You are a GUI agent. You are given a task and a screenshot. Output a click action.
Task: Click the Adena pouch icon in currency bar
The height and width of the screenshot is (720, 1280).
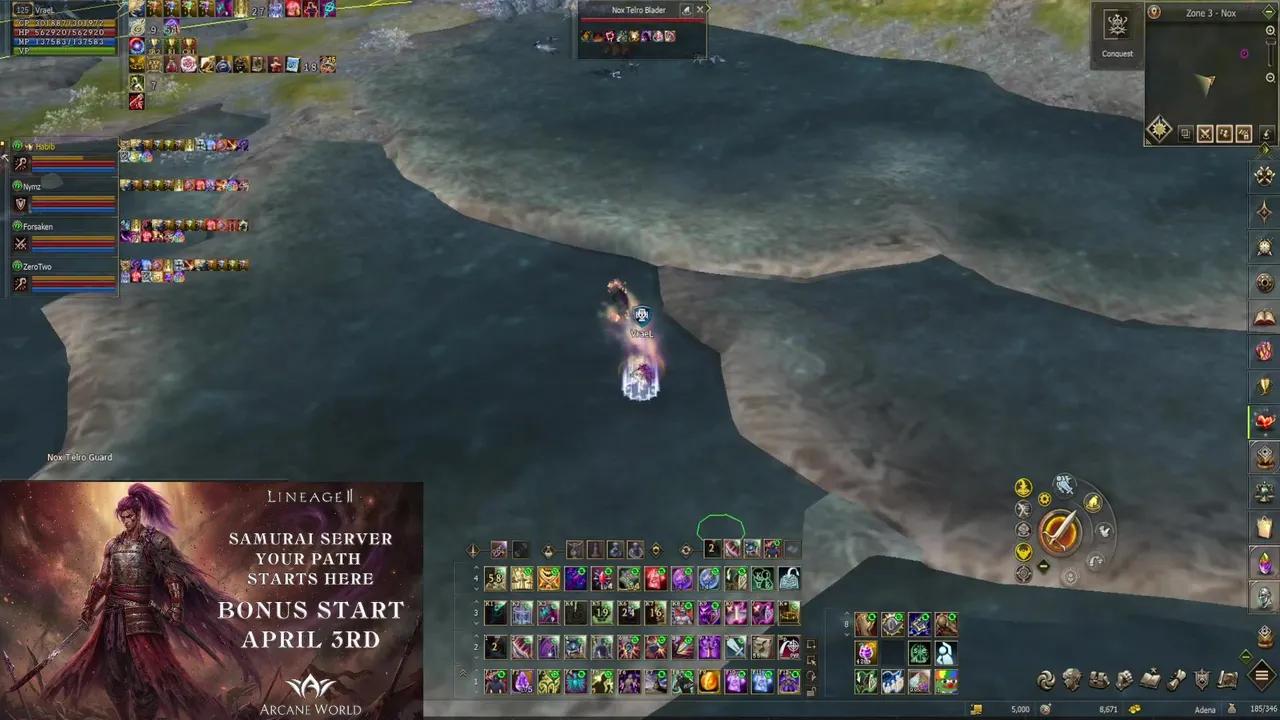coord(1231,707)
